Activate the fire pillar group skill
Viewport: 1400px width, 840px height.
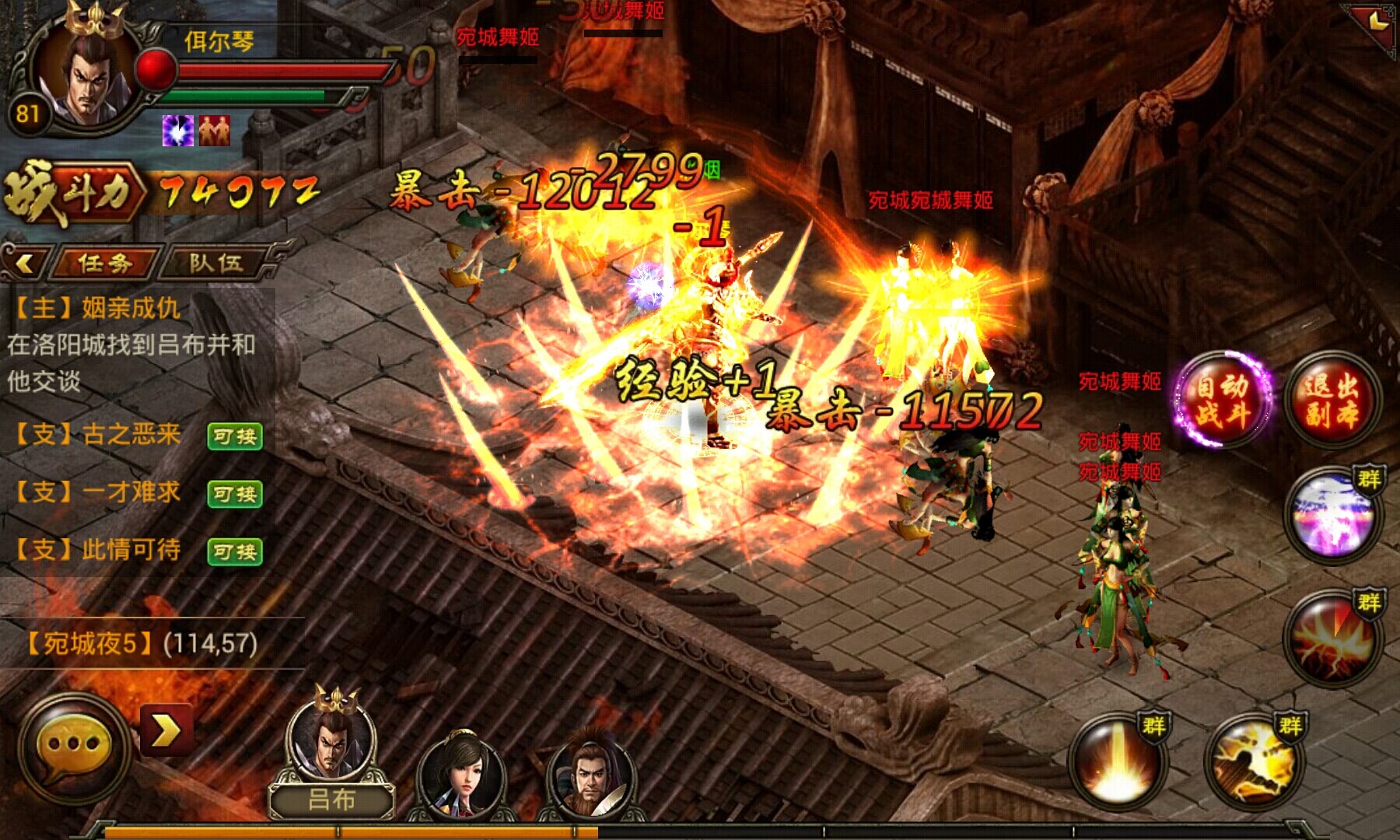pyautogui.click(x=1117, y=761)
